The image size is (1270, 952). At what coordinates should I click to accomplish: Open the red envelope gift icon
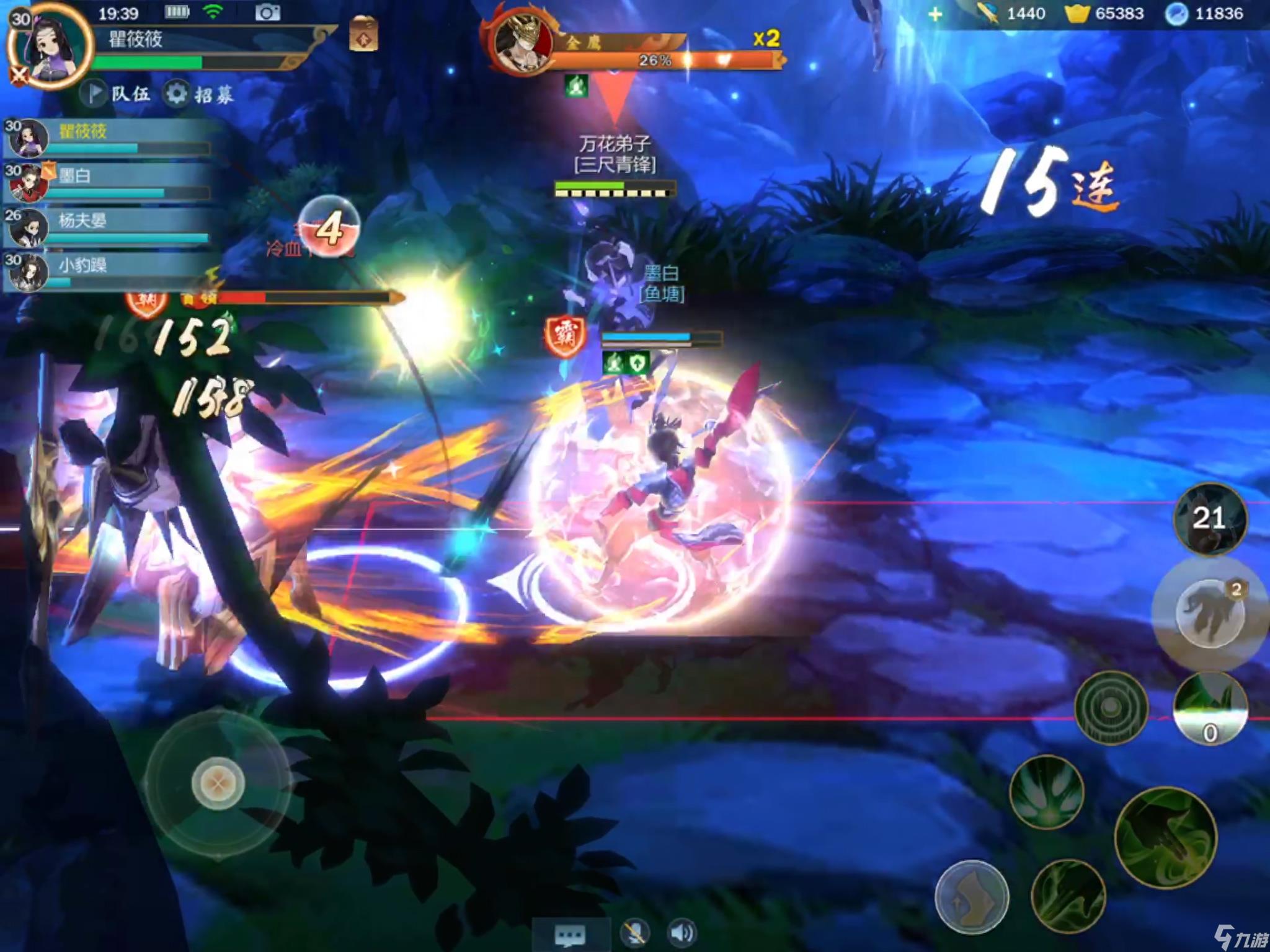click(x=363, y=36)
